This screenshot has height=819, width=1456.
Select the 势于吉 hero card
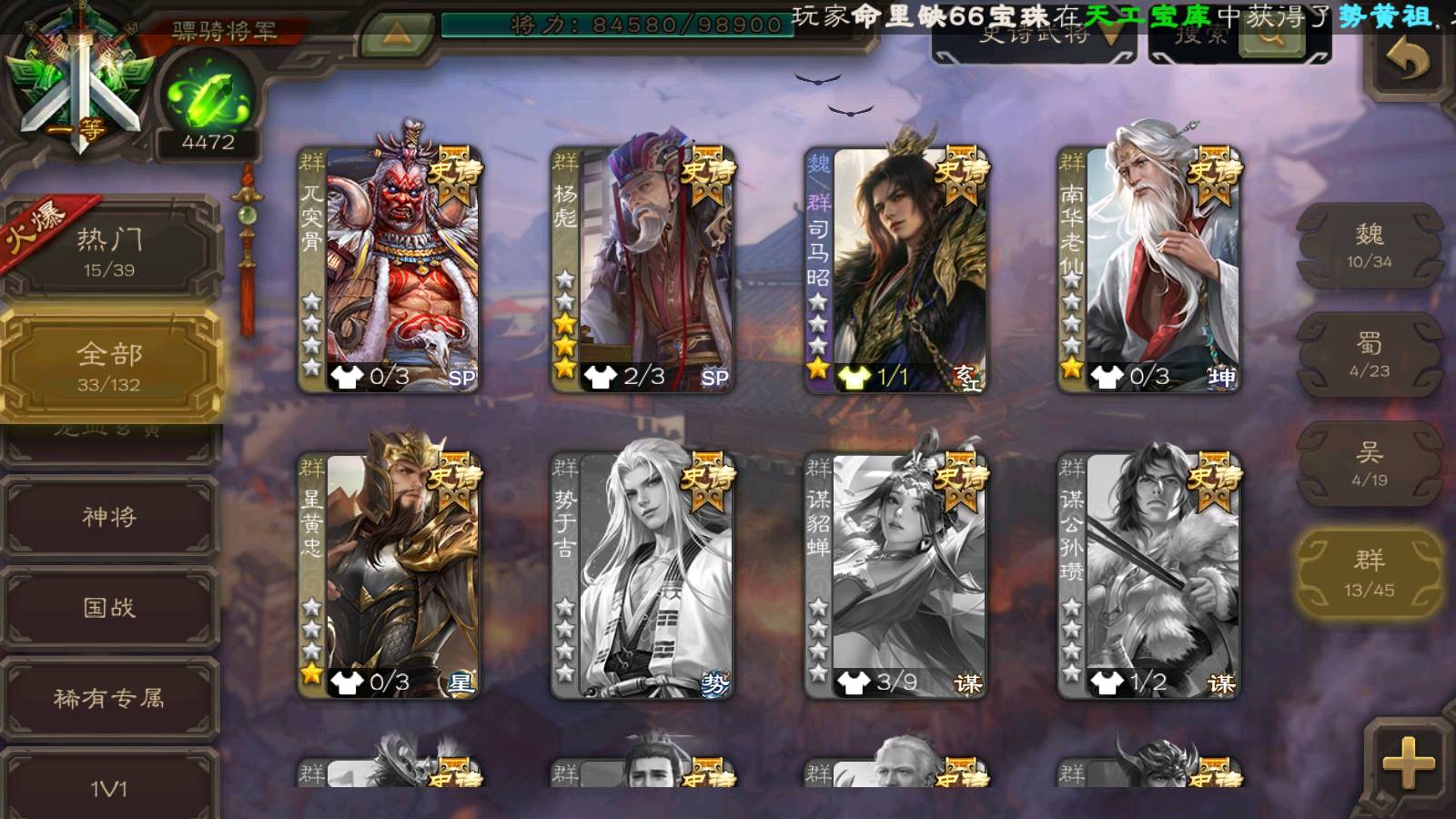[x=642, y=576]
